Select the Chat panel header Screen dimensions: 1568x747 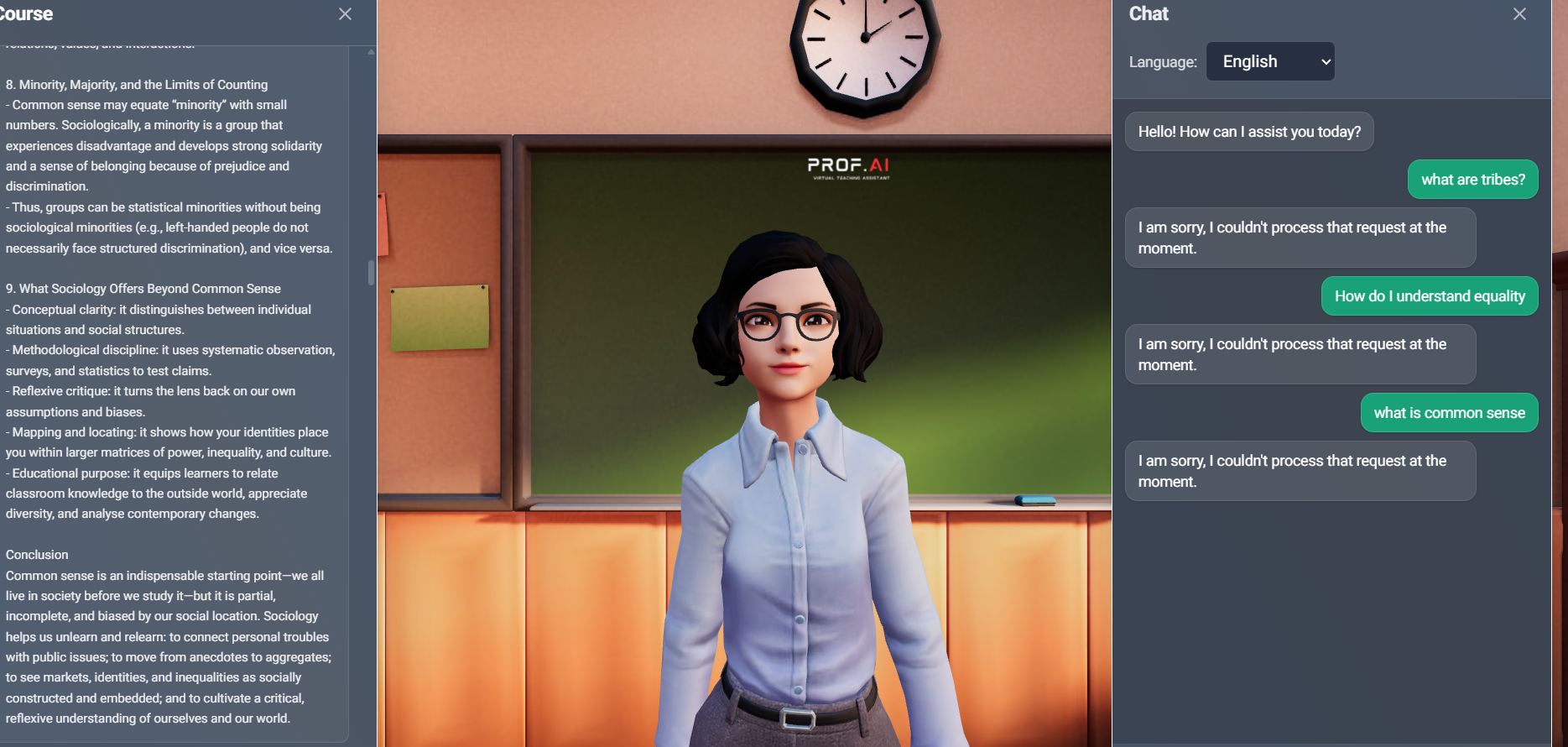[1149, 13]
